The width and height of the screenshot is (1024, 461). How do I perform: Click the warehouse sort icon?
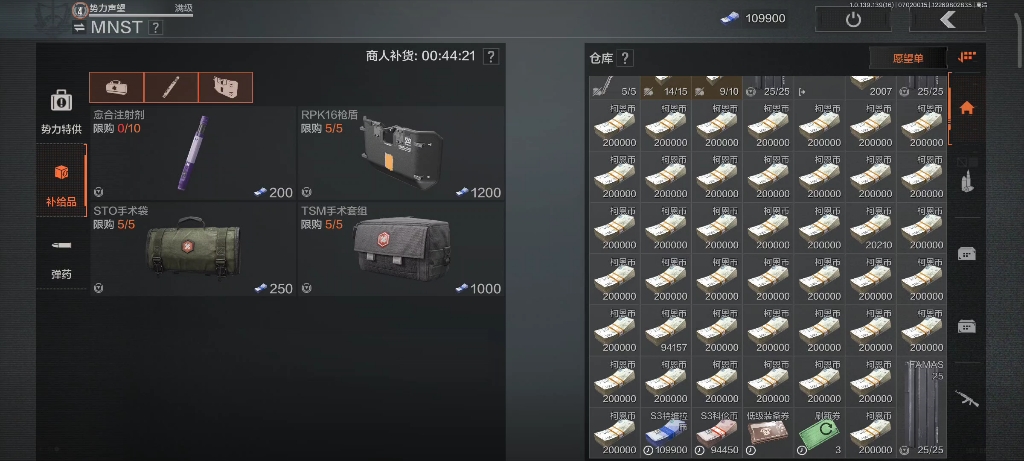click(966, 58)
